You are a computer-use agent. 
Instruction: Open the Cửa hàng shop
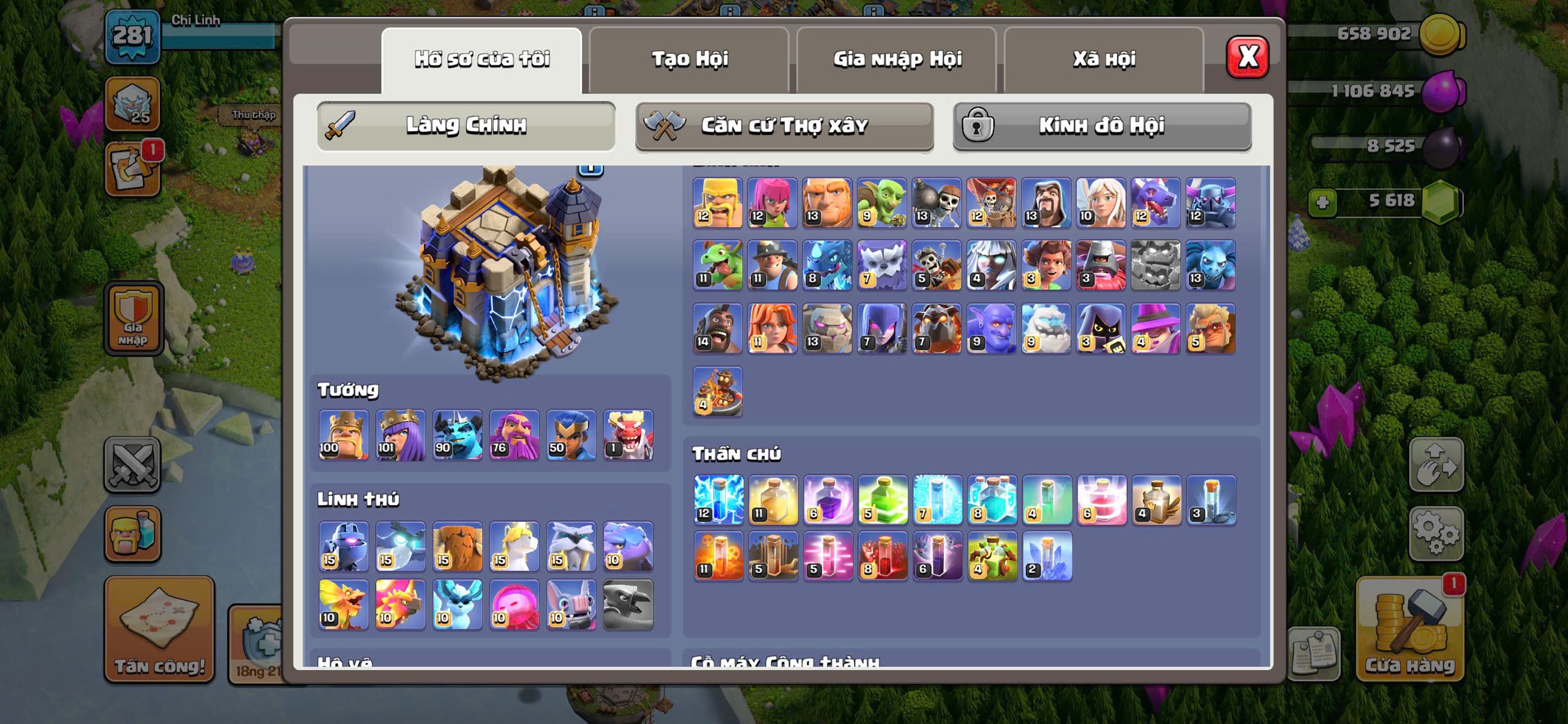pos(1409,630)
